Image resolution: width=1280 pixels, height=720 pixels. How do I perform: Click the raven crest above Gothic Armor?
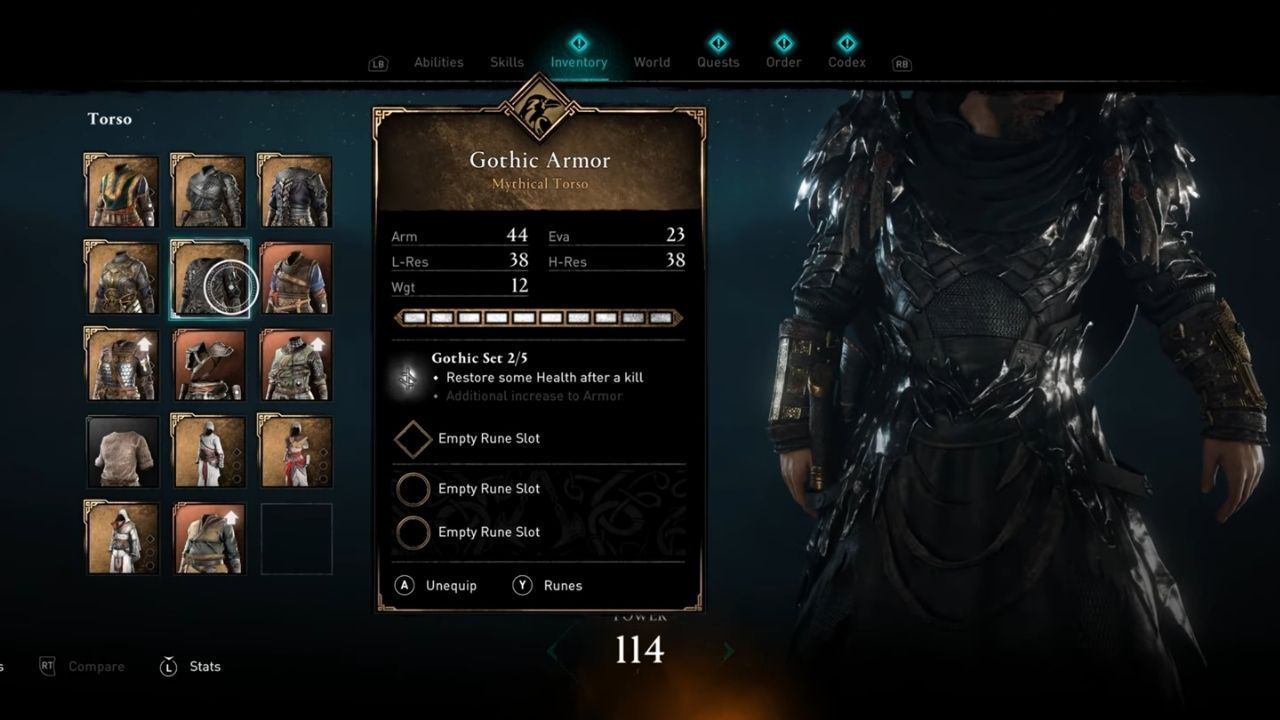click(538, 112)
